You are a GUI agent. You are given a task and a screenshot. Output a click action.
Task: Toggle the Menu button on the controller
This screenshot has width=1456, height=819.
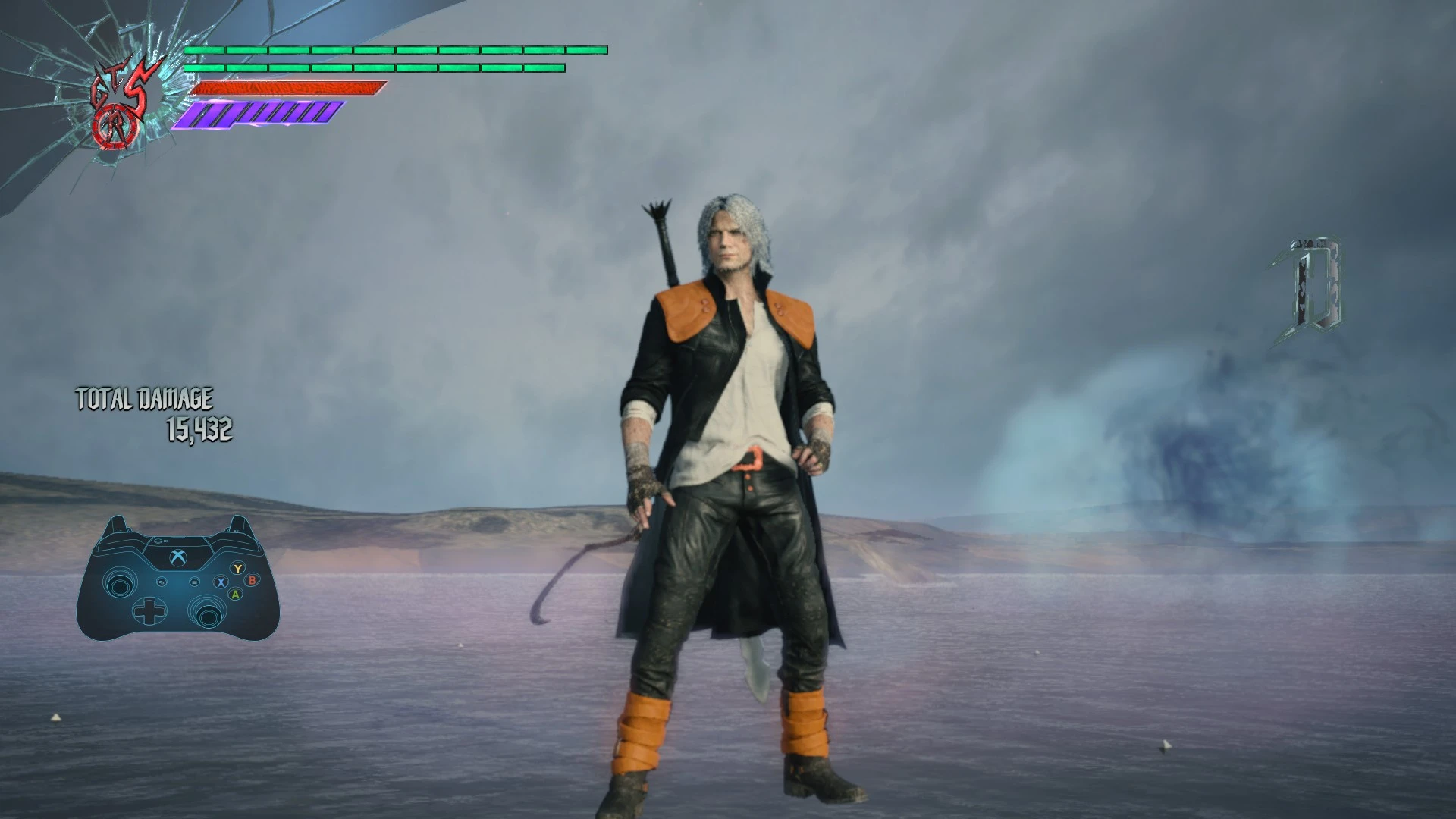tap(195, 582)
